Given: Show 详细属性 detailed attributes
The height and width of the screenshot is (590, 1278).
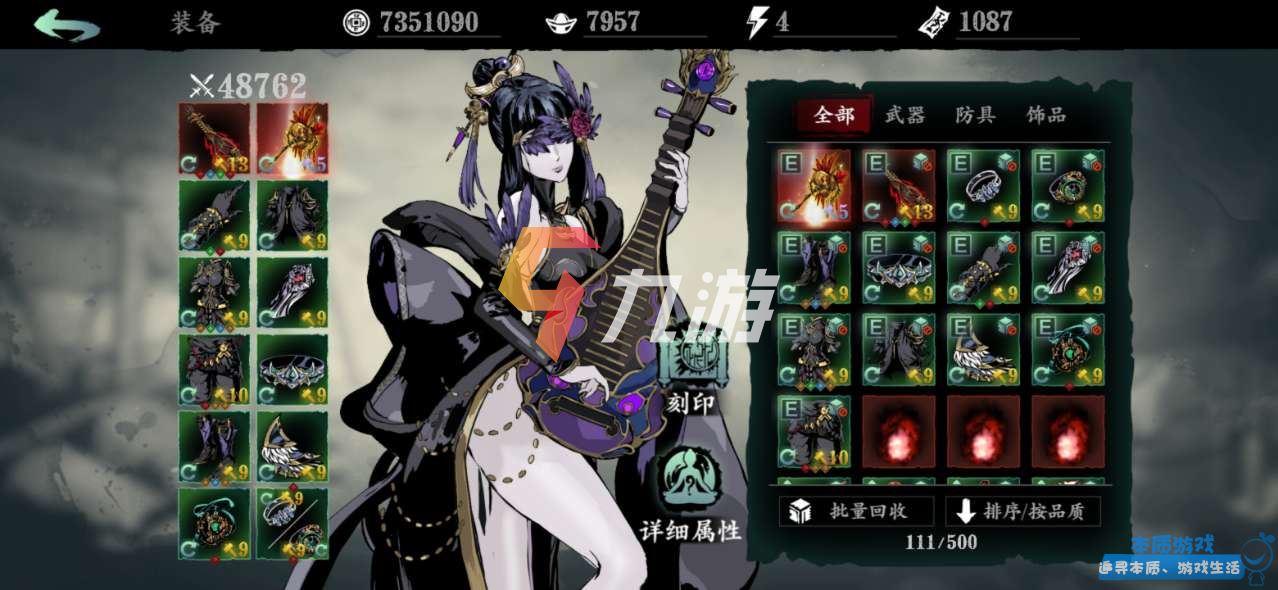Looking at the screenshot, I should (692, 497).
